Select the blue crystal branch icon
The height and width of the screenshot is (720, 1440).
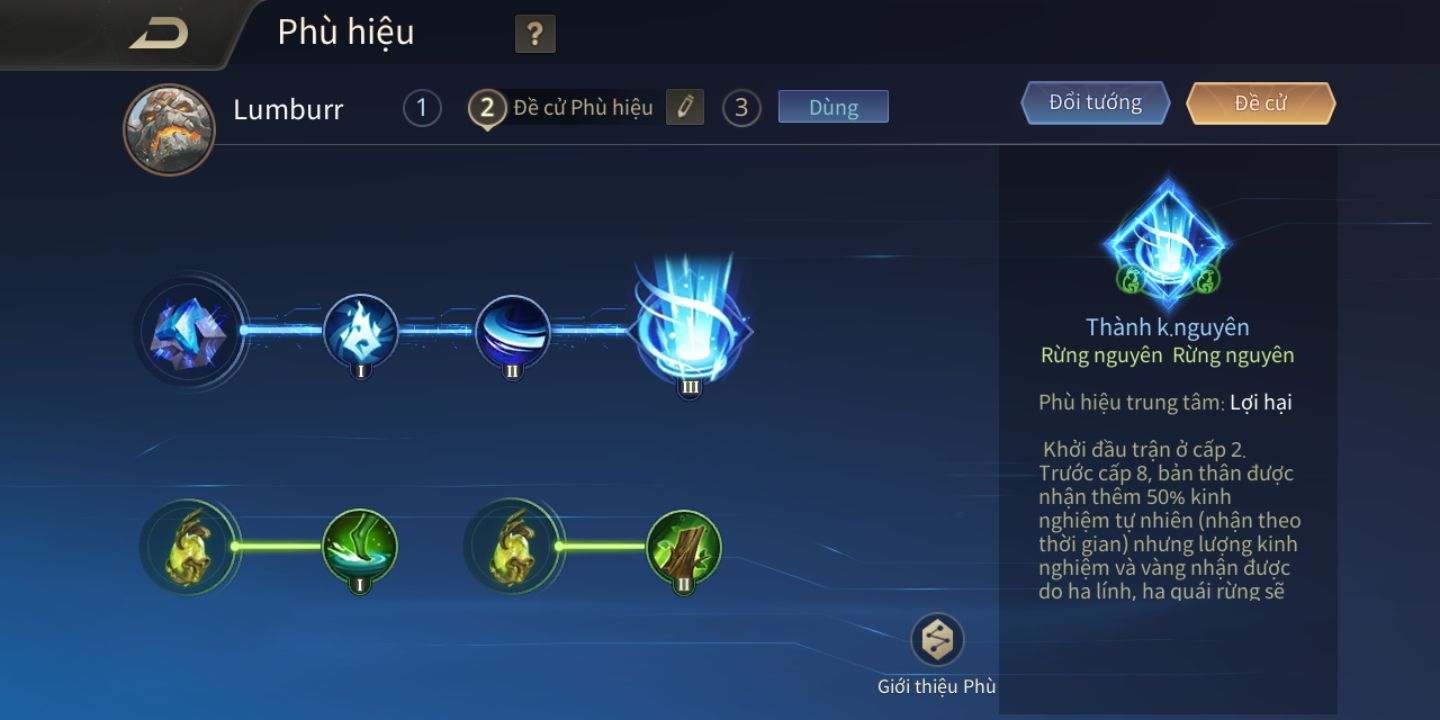190,331
